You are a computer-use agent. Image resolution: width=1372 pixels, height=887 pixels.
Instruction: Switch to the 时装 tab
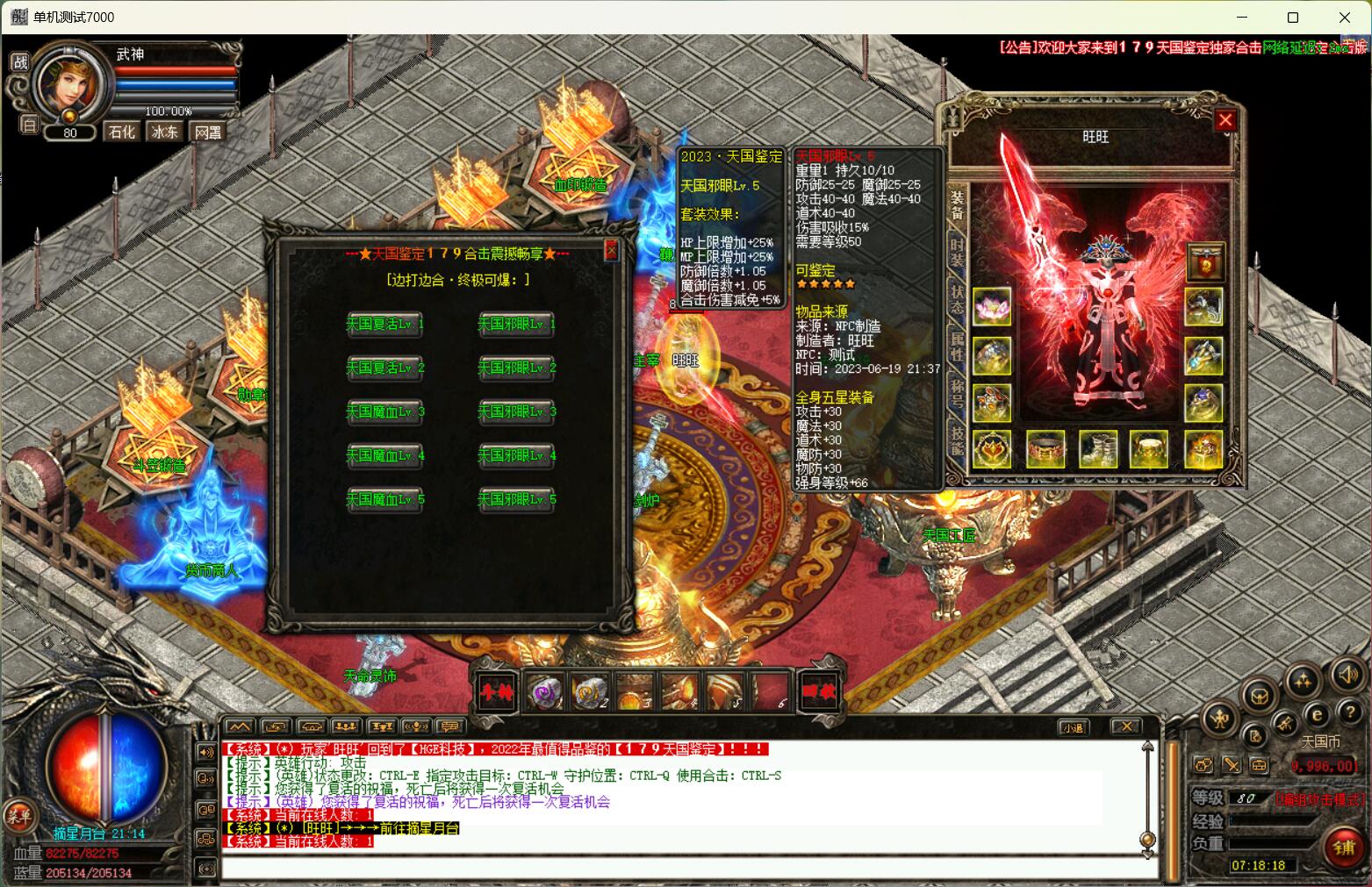click(957, 252)
